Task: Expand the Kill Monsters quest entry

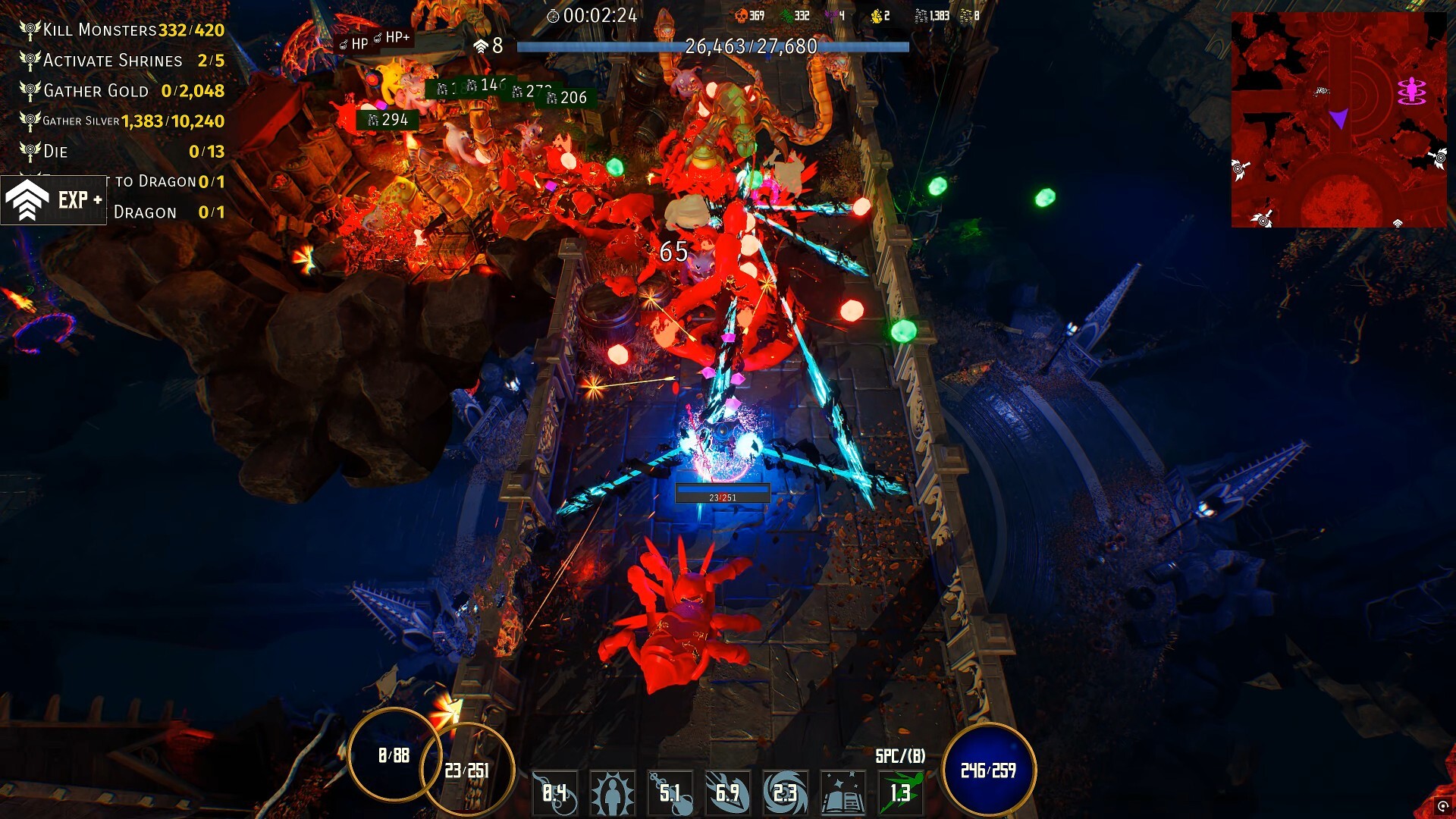Action: point(99,30)
